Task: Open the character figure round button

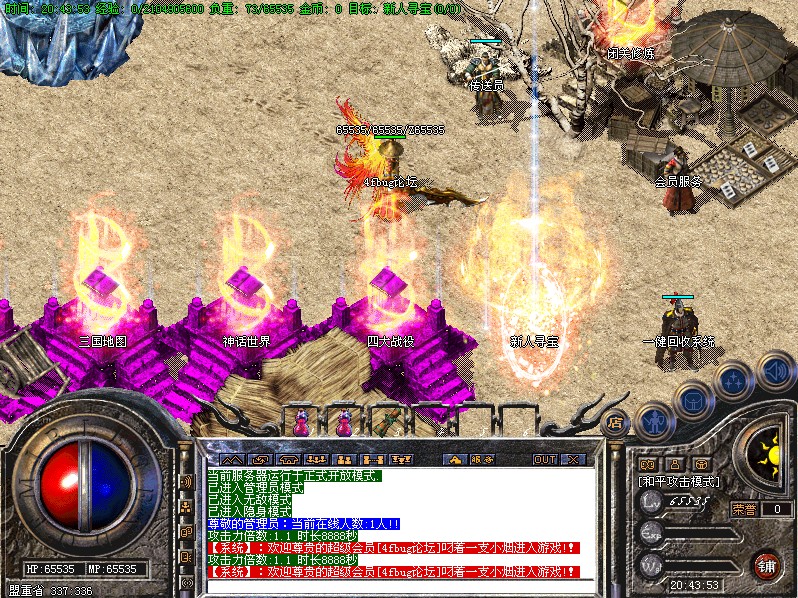Action: [654, 420]
